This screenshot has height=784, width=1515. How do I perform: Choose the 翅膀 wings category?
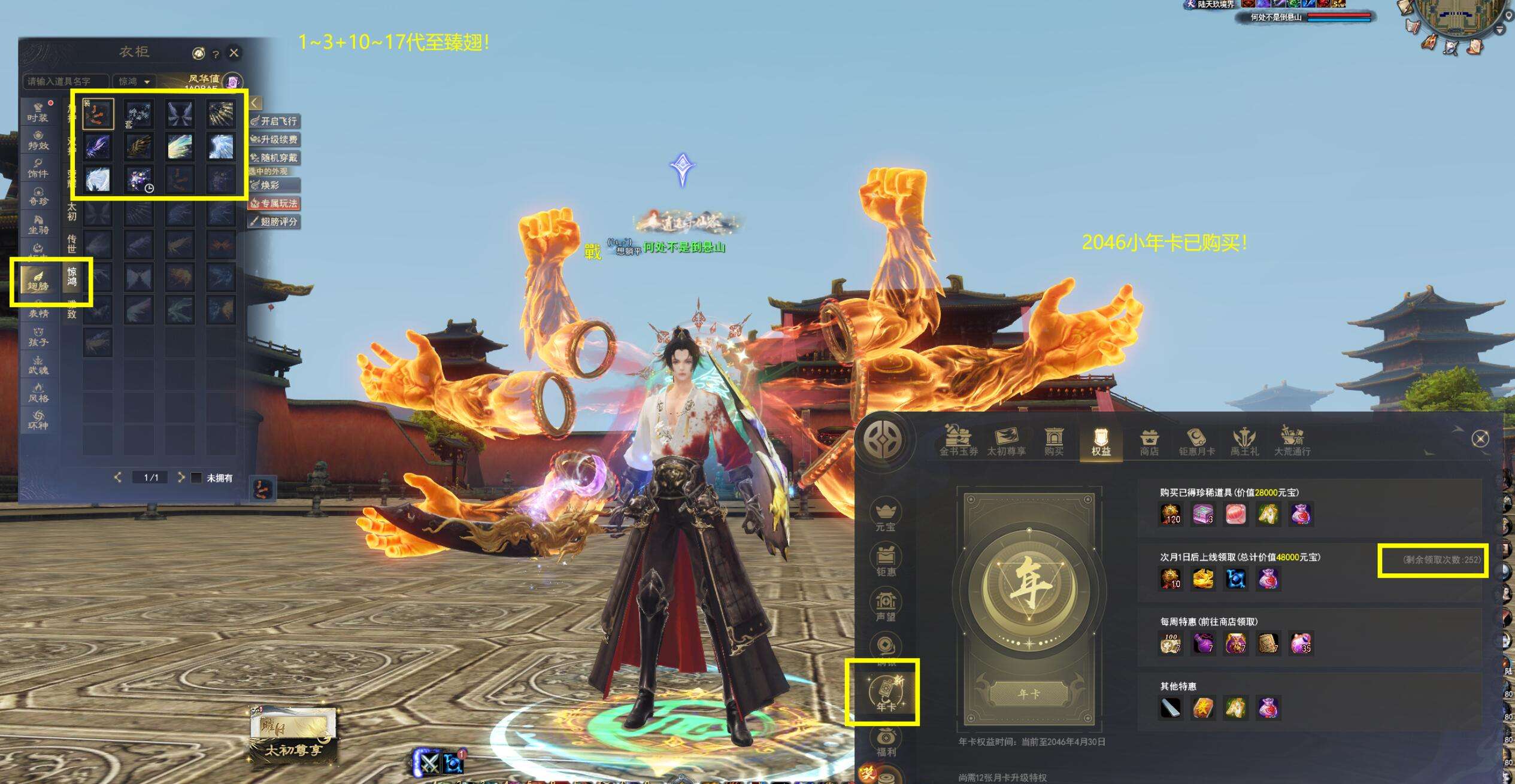38,280
